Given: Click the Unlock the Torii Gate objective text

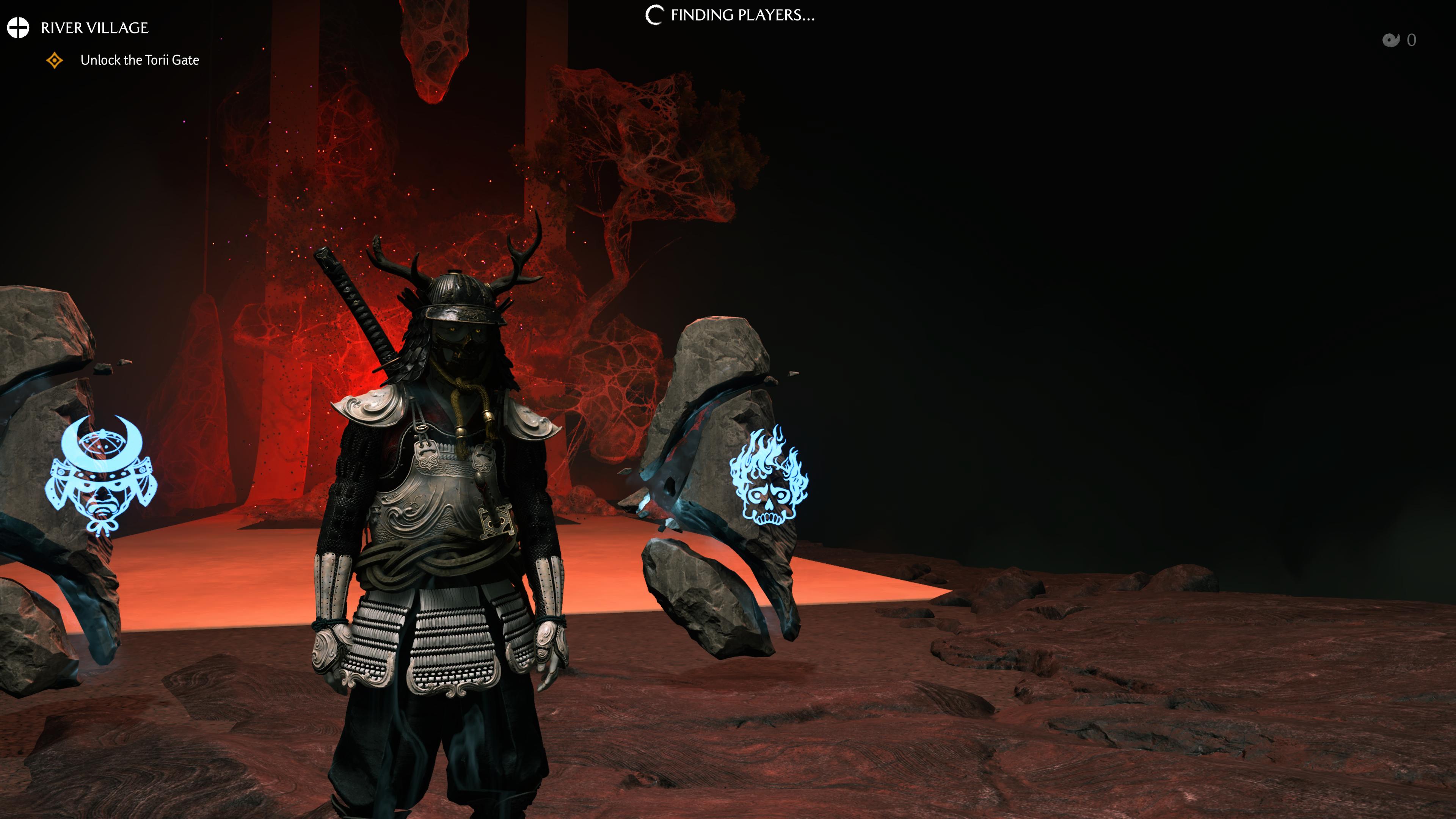Looking at the screenshot, I should pos(139,60).
